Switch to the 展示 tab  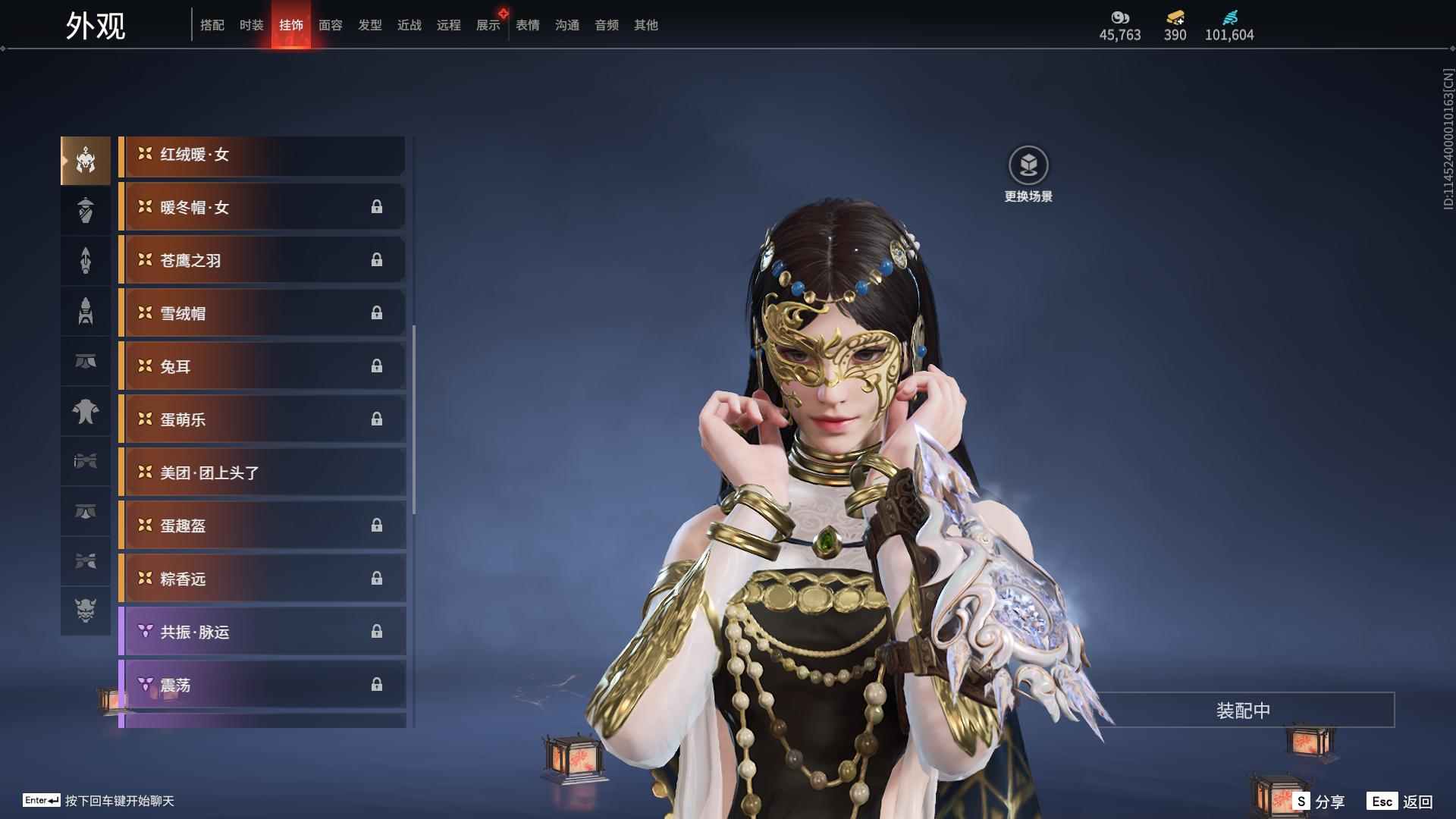coord(488,25)
